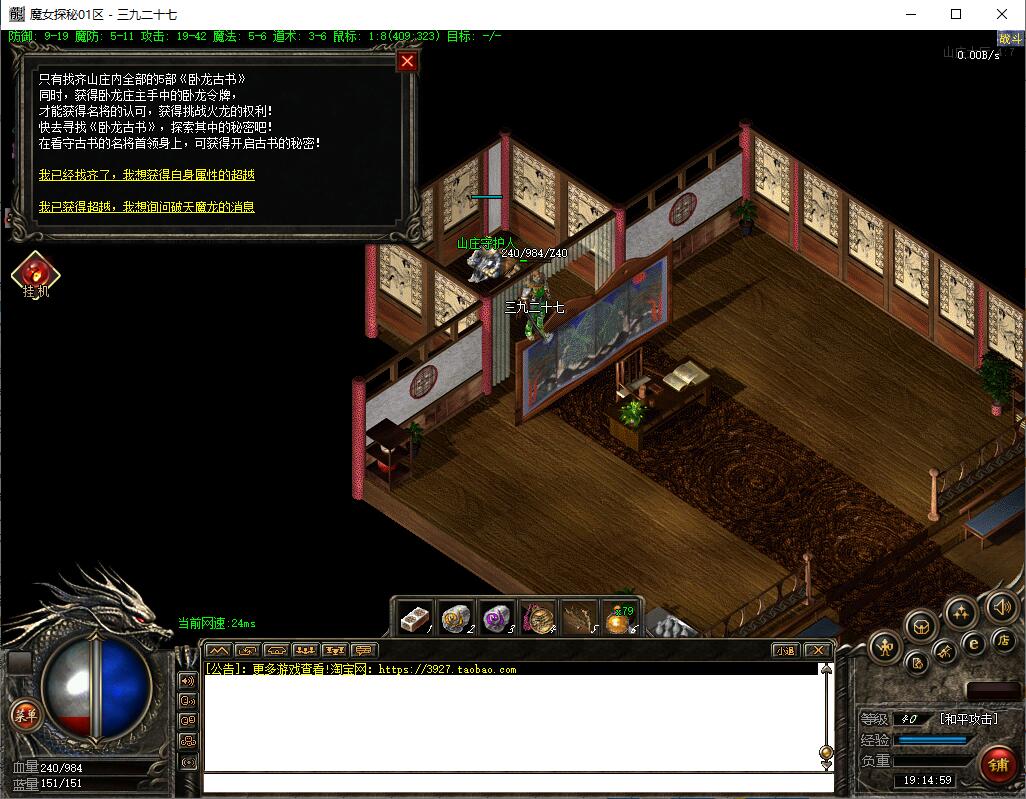Open the red 铺 stall button
The width and height of the screenshot is (1026, 799).
point(996,764)
